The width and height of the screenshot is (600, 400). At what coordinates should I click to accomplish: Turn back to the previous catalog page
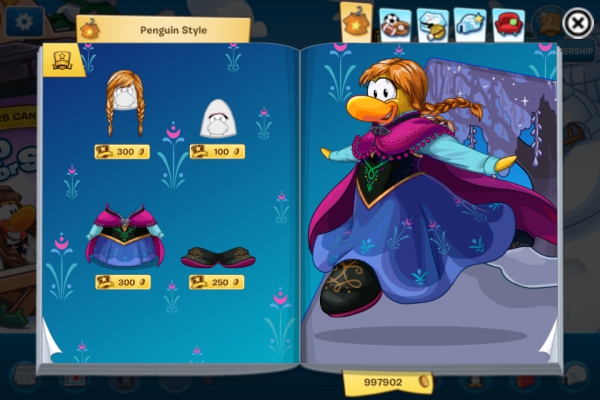(52, 345)
